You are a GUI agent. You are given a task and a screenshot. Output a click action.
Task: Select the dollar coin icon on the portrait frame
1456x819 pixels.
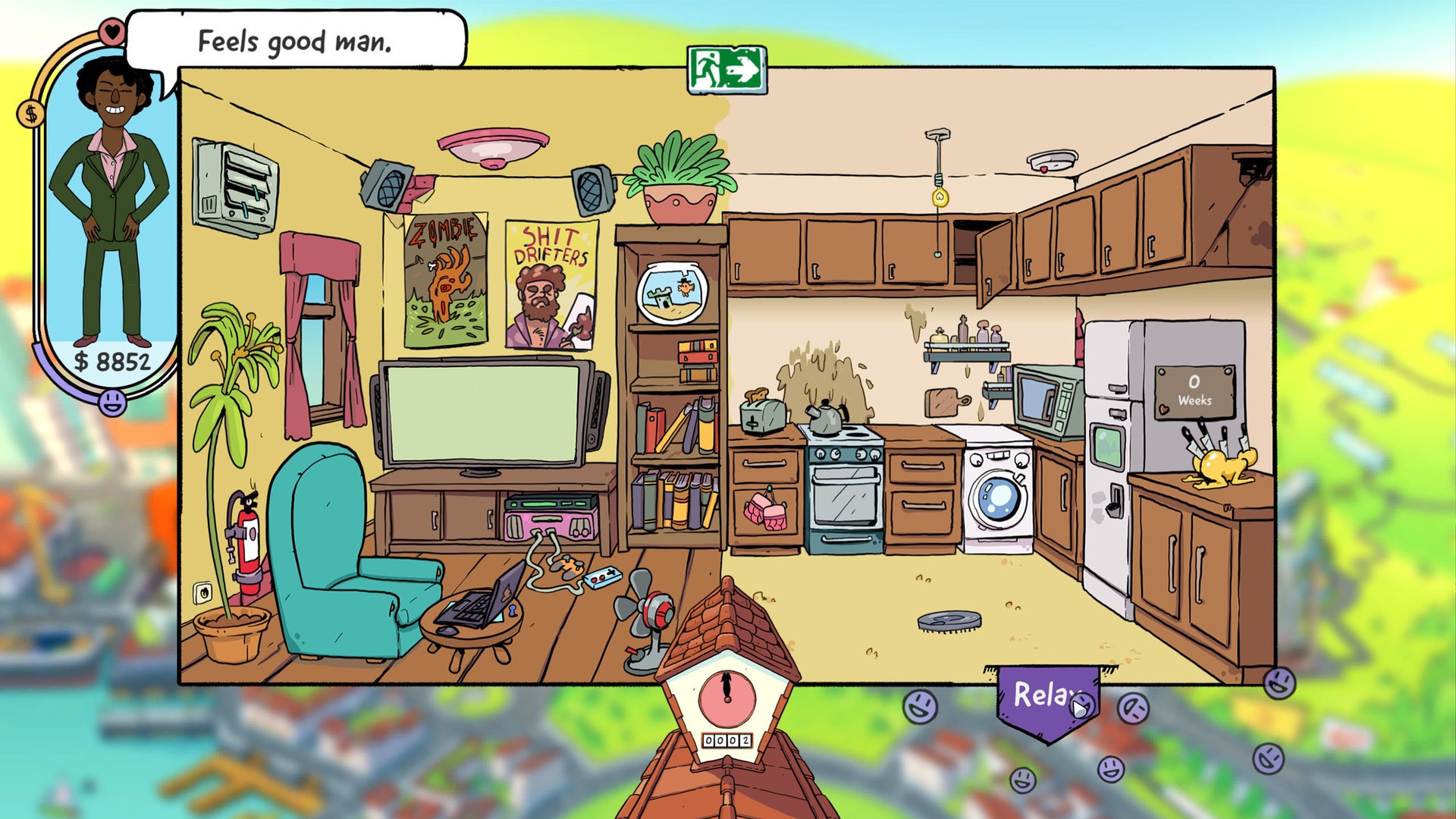pos(31,114)
